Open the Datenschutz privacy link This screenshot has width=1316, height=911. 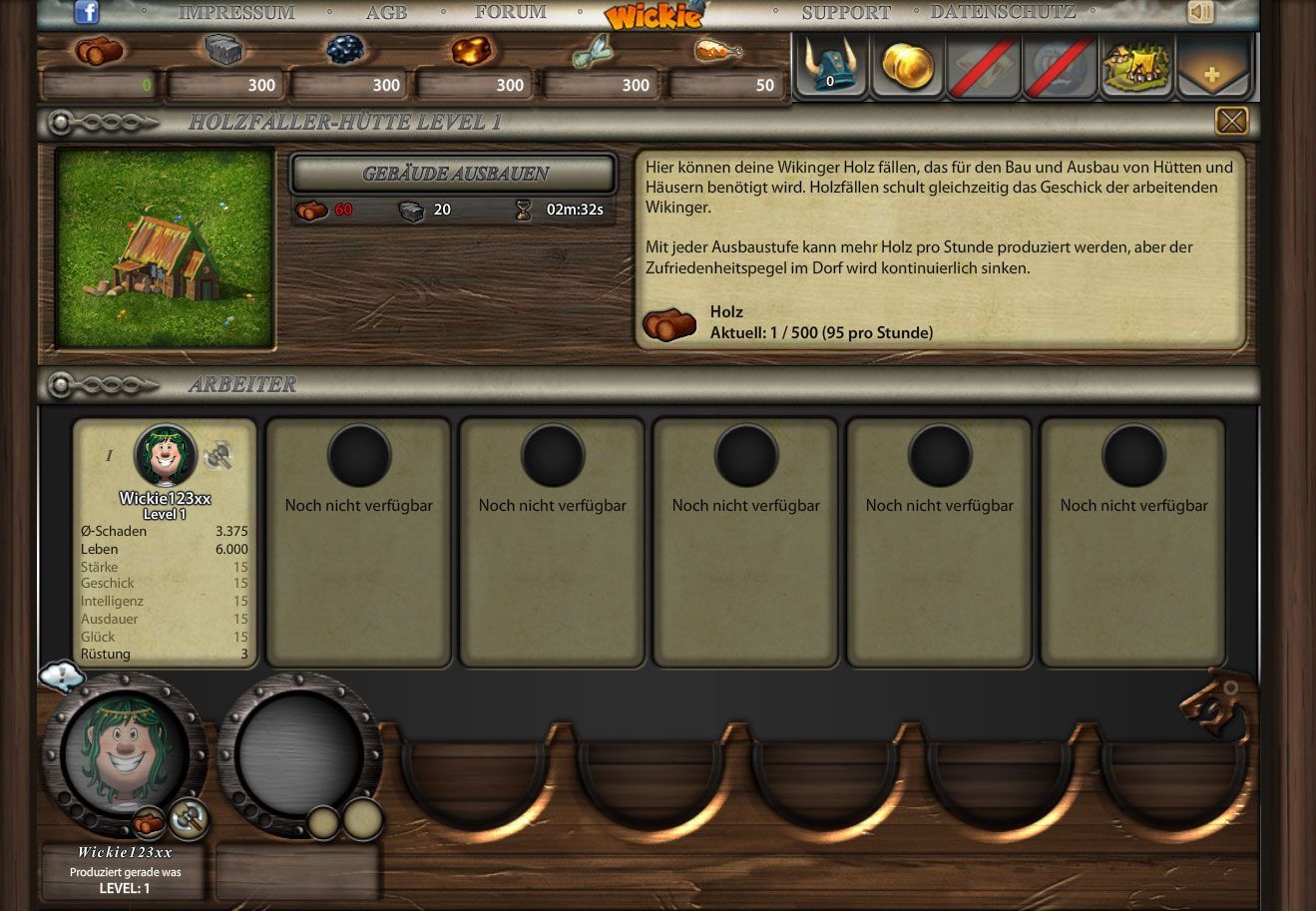(x=1003, y=13)
